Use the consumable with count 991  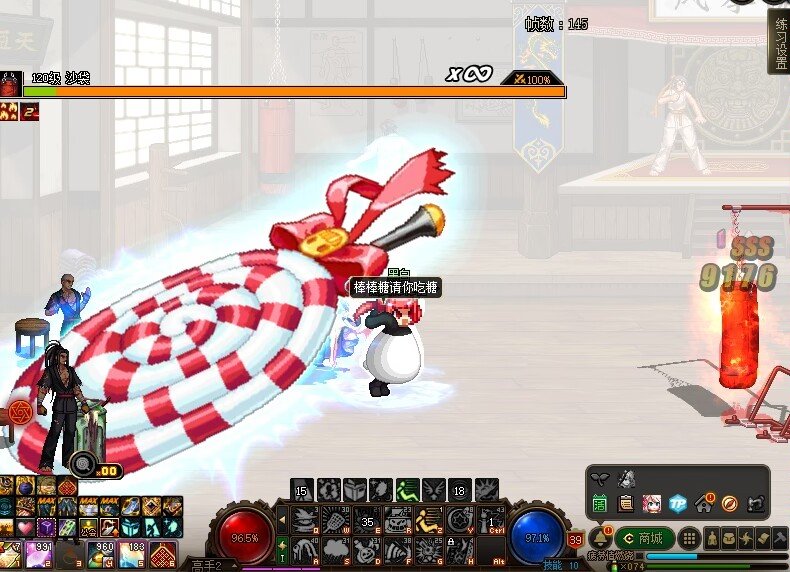(x=40, y=554)
